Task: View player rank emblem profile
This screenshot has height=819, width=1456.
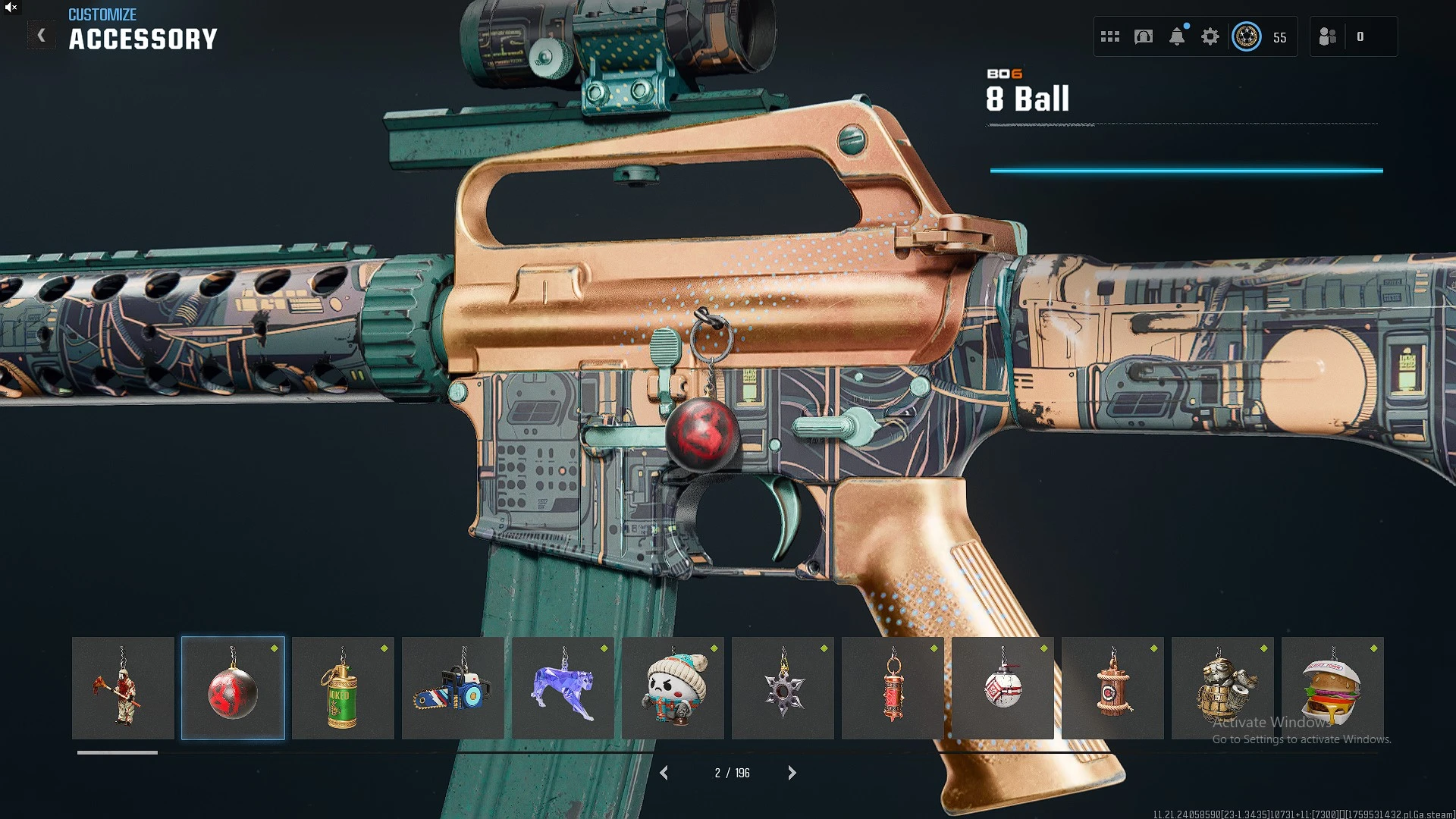Action: [1247, 36]
